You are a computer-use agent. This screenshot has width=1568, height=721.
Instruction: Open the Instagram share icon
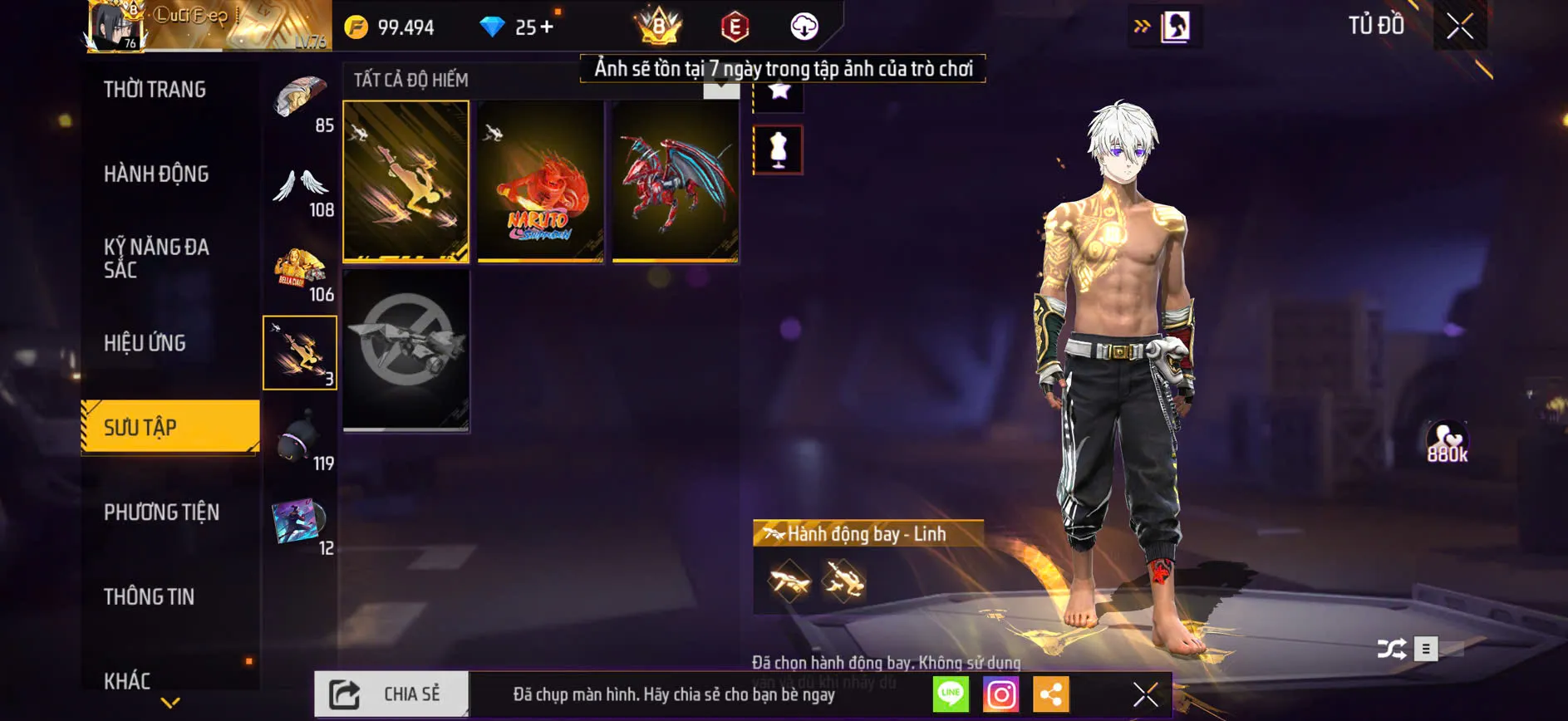click(1001, 694)
